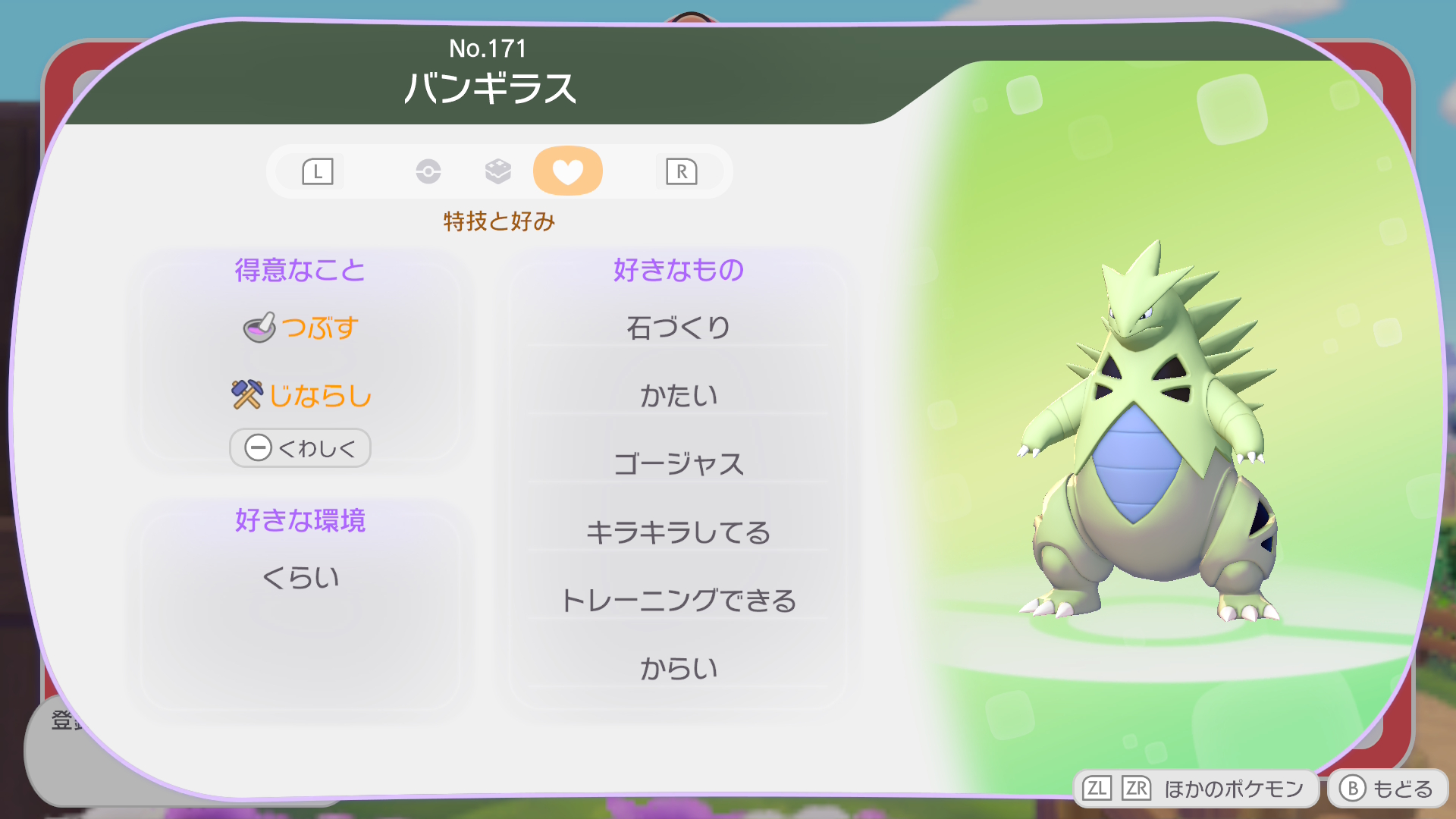The height and width of the screenshot is (819, 1456).
Task: Open the cube block tab
Action: tap(497, 171)
